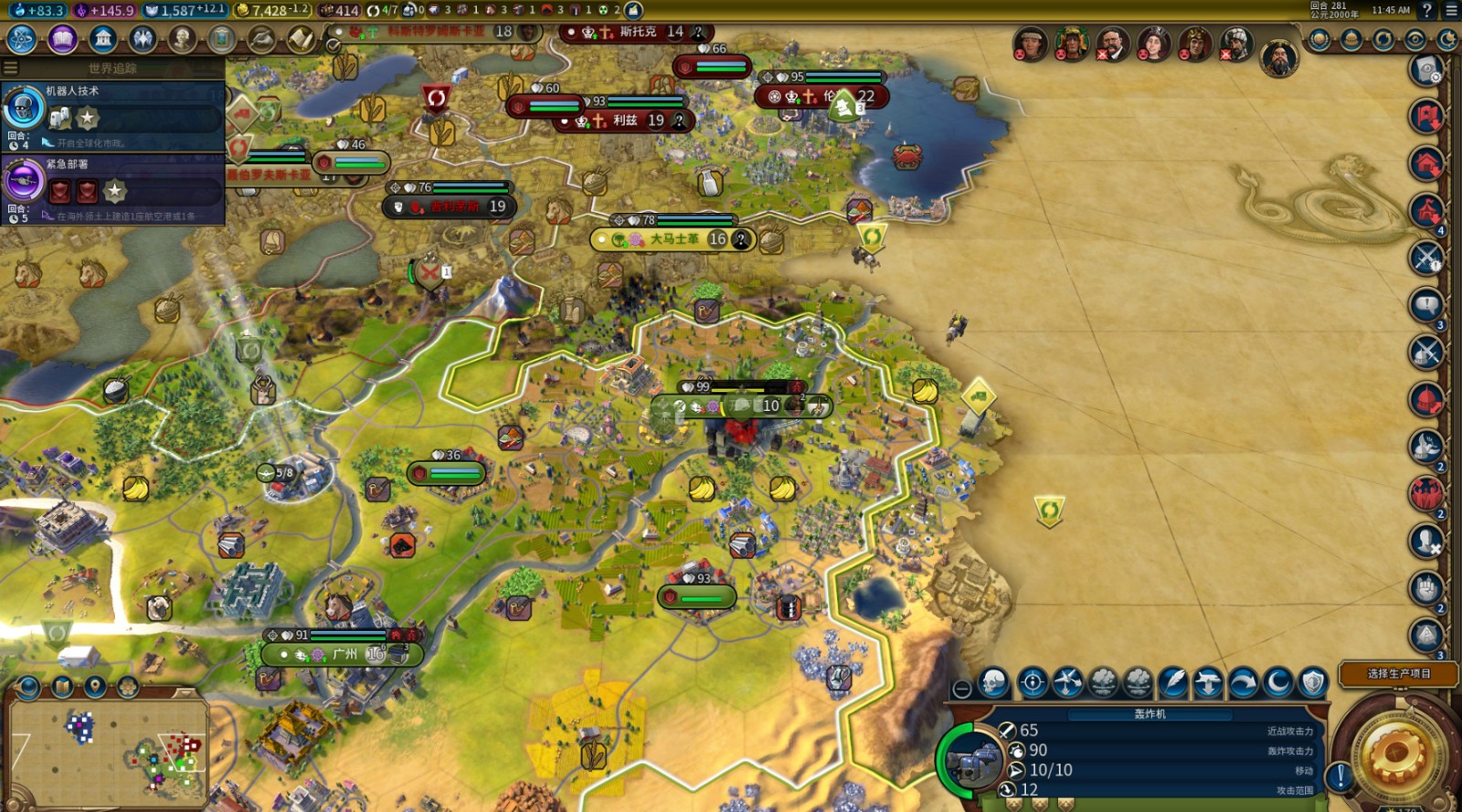Fortify unit using the shield icon

(1313, 682)
